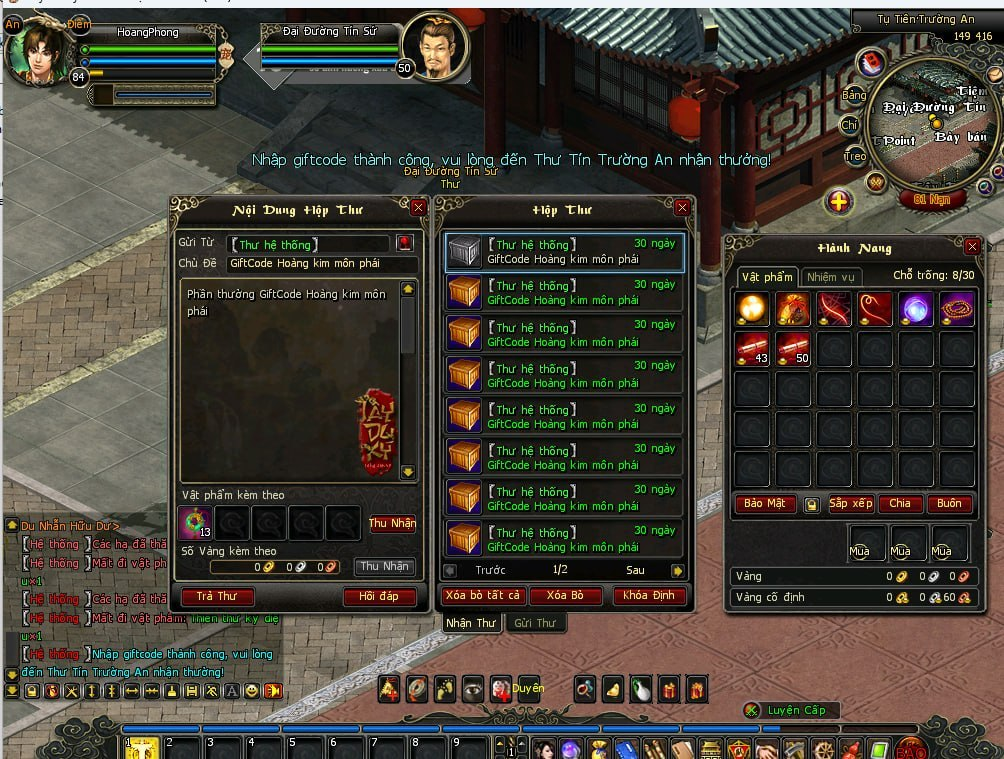Close the Nội Dung Hộp Thư window
Screen dimensions: 1004x759
418,208
